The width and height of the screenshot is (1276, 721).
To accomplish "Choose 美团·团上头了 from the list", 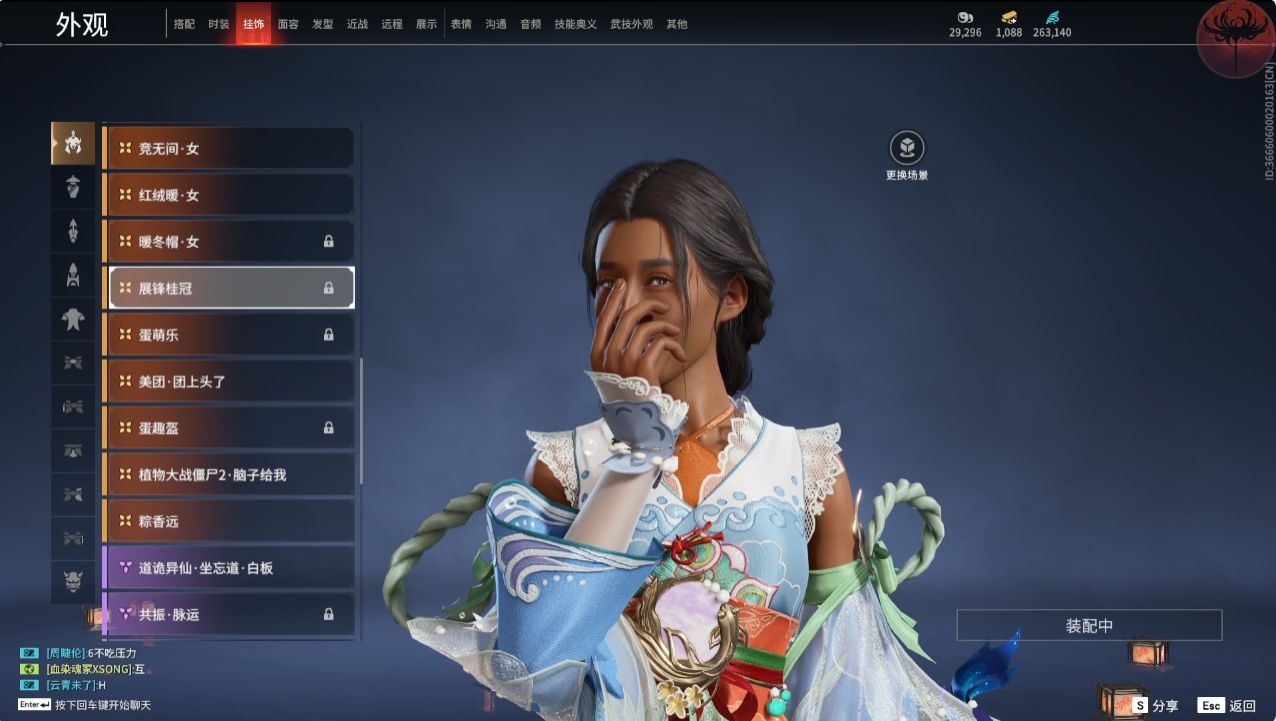I will pos(229,381).
